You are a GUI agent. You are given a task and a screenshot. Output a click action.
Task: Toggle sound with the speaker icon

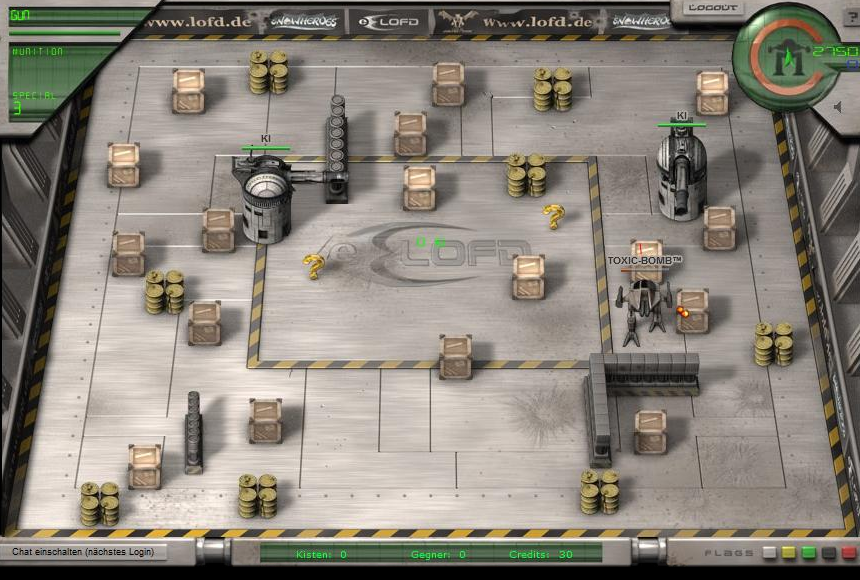coord(838,106)
